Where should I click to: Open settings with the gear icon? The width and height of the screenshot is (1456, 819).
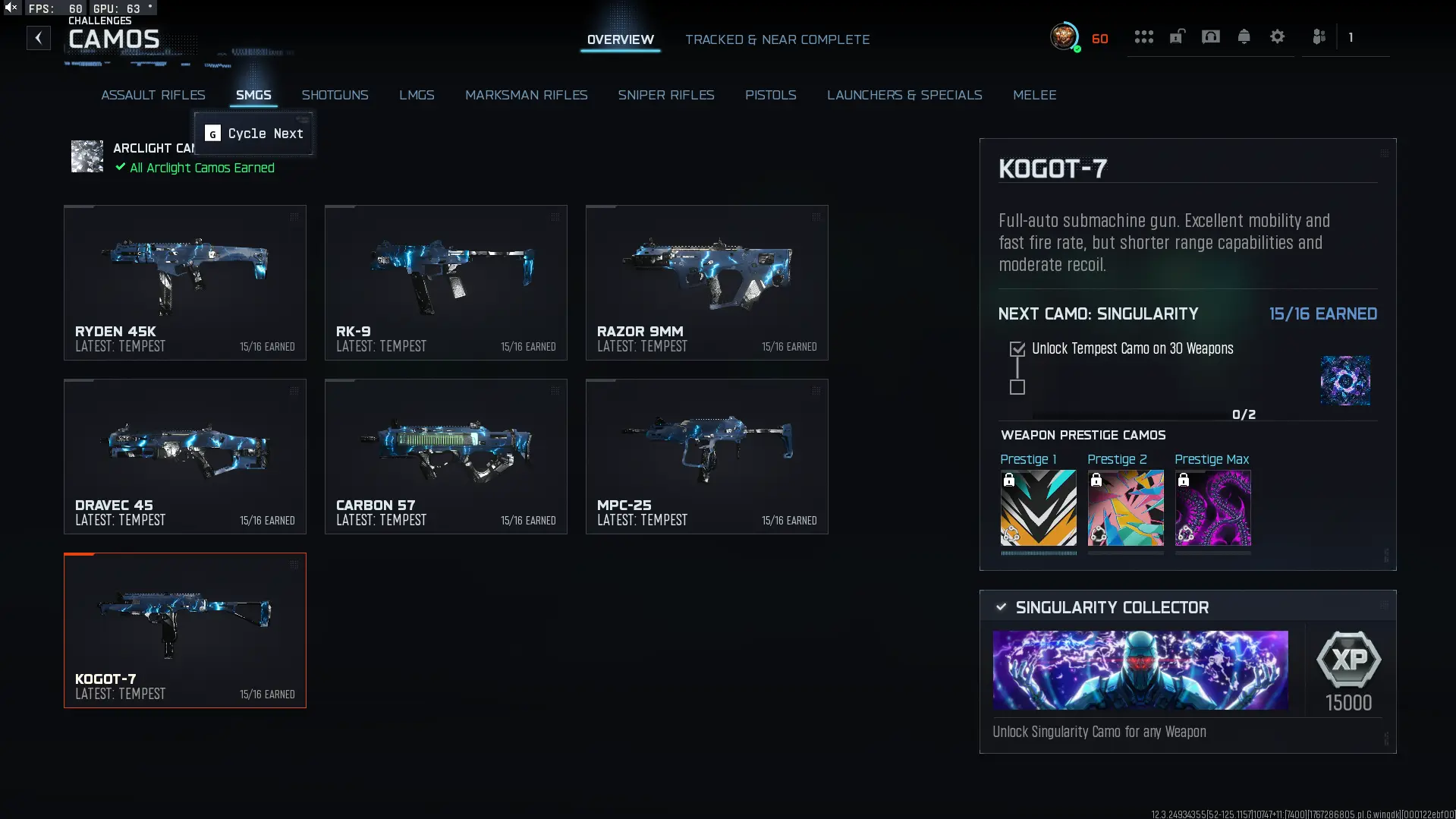1278,36
